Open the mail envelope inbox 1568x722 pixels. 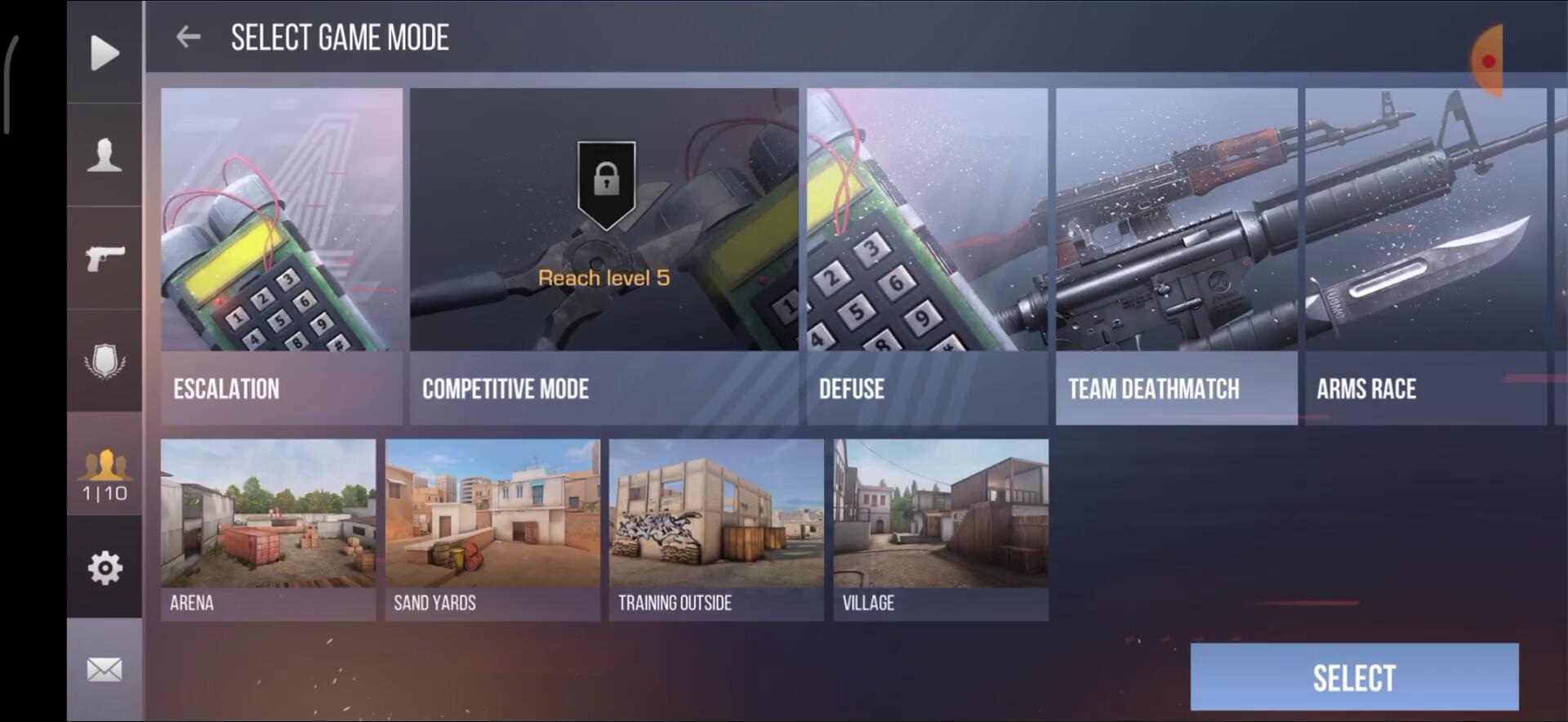105,670
